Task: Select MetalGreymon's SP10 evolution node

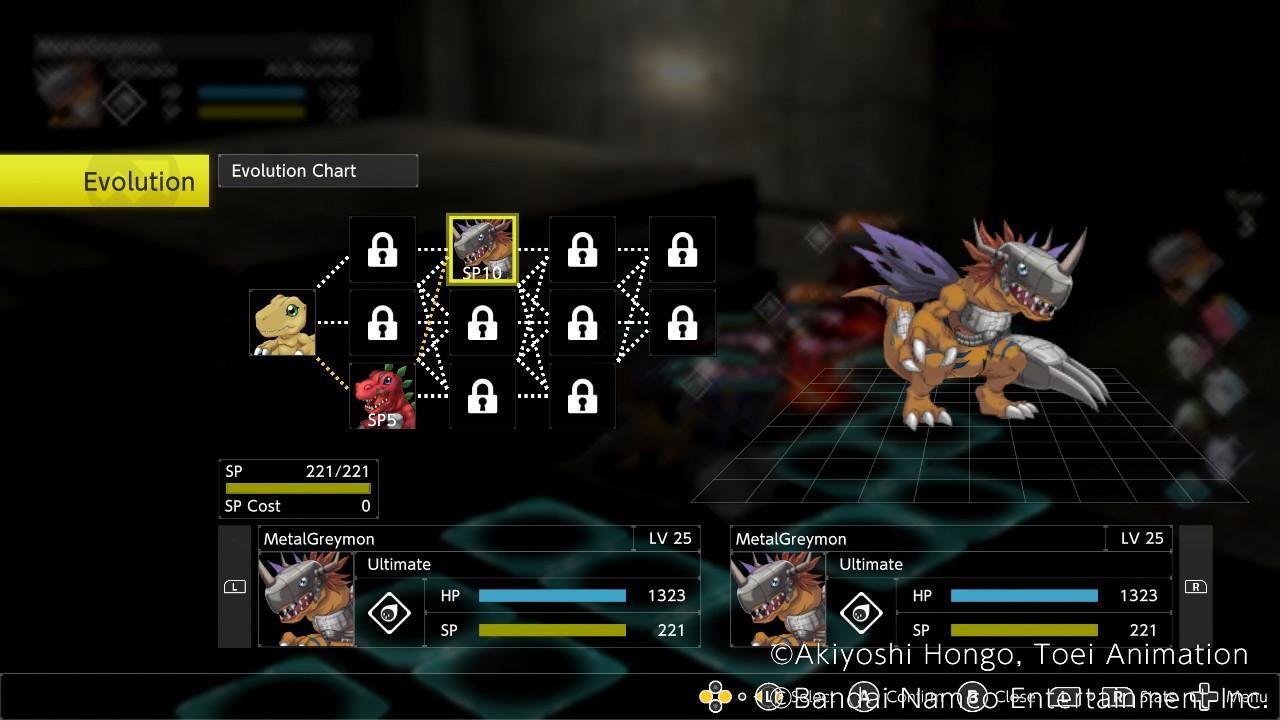Action: [482, 247]
